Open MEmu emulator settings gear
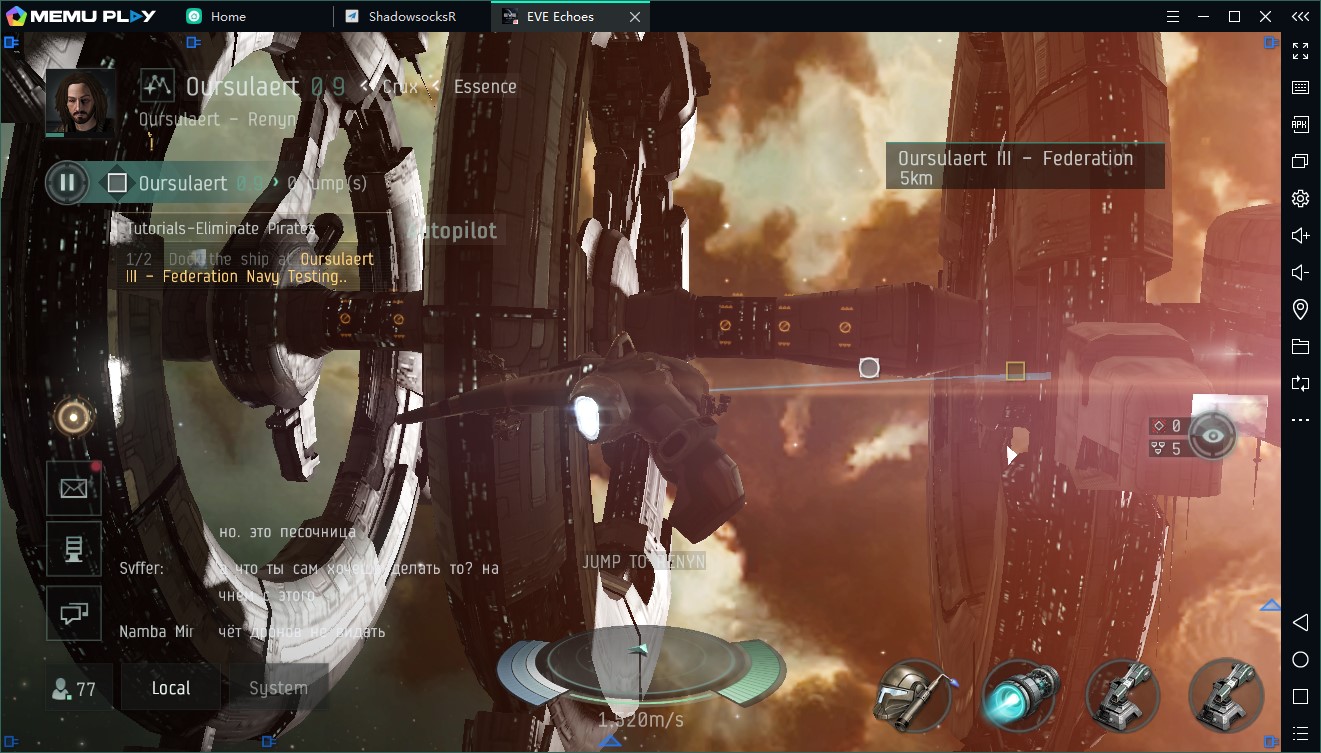Viewport: 1321px width, 753px height. click(x=1300, y=198)
